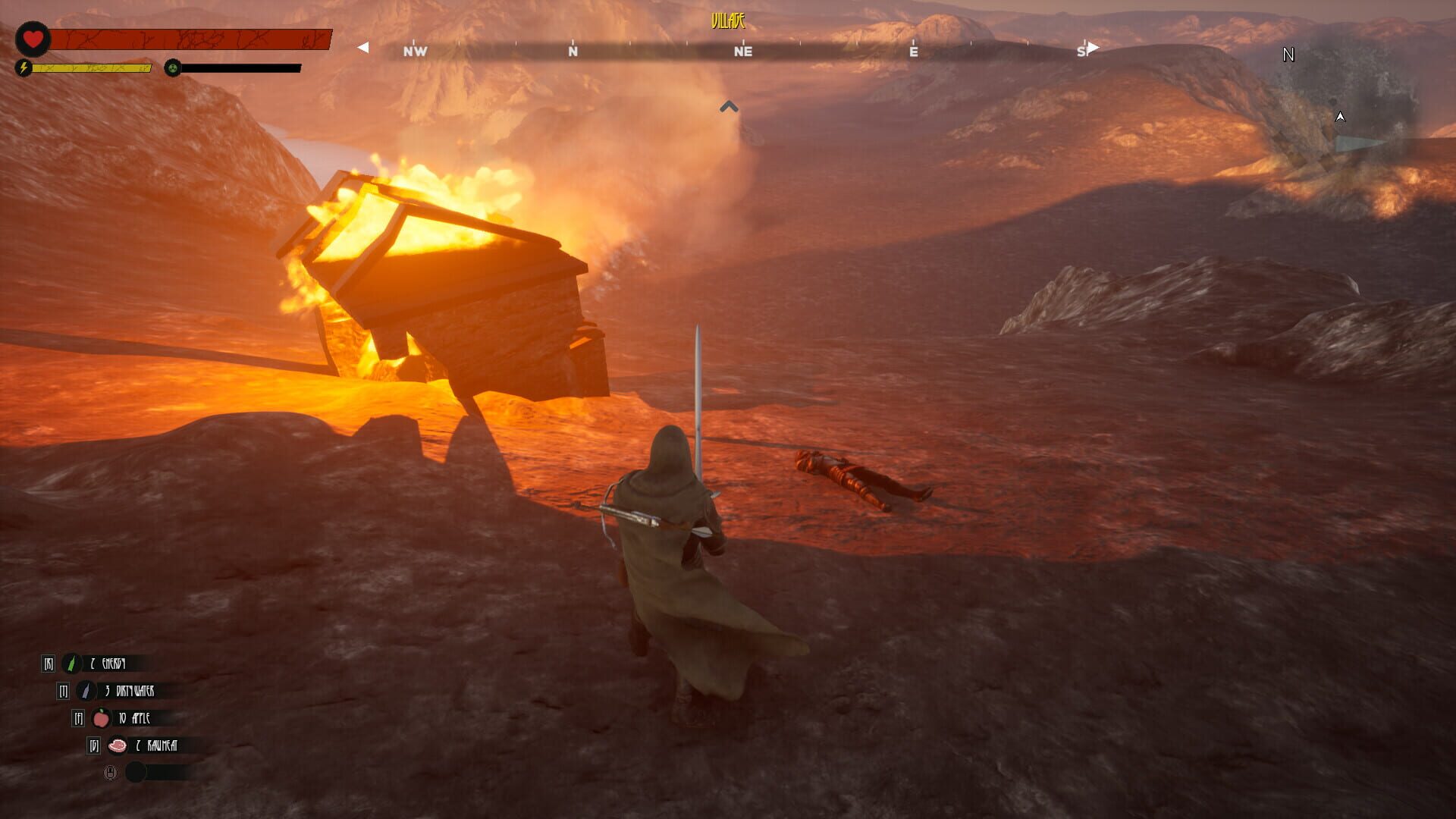1456x819 pixels.
Task: Click the Dirty Water bottle icon
Action: pos(84,691)
